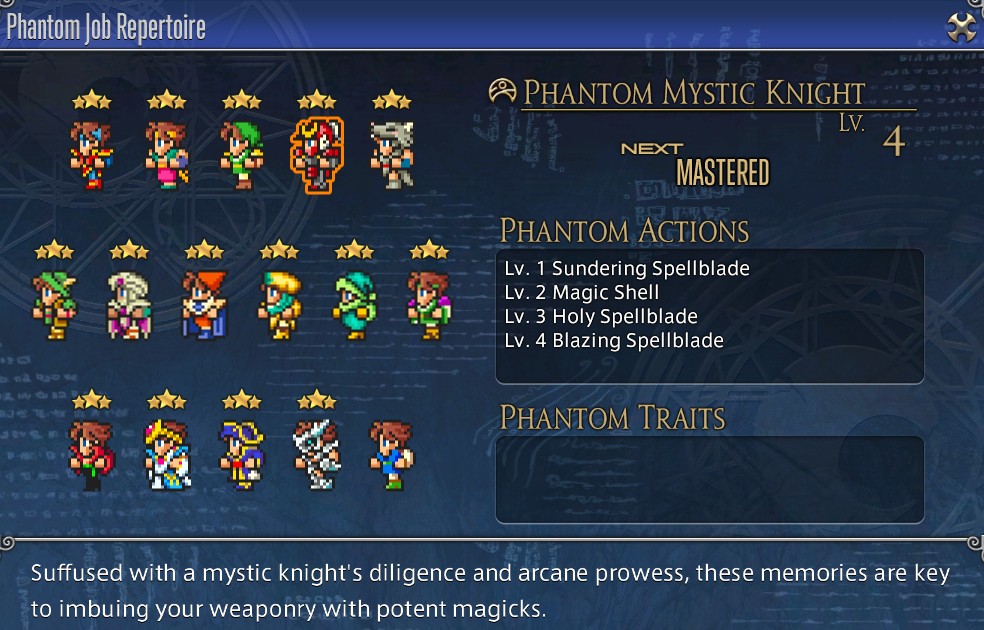Screen dimensions: 984x630
Task: Select the red-and-blue outfit job sprite
Action: pyautogui.click(x=91, y=155)
